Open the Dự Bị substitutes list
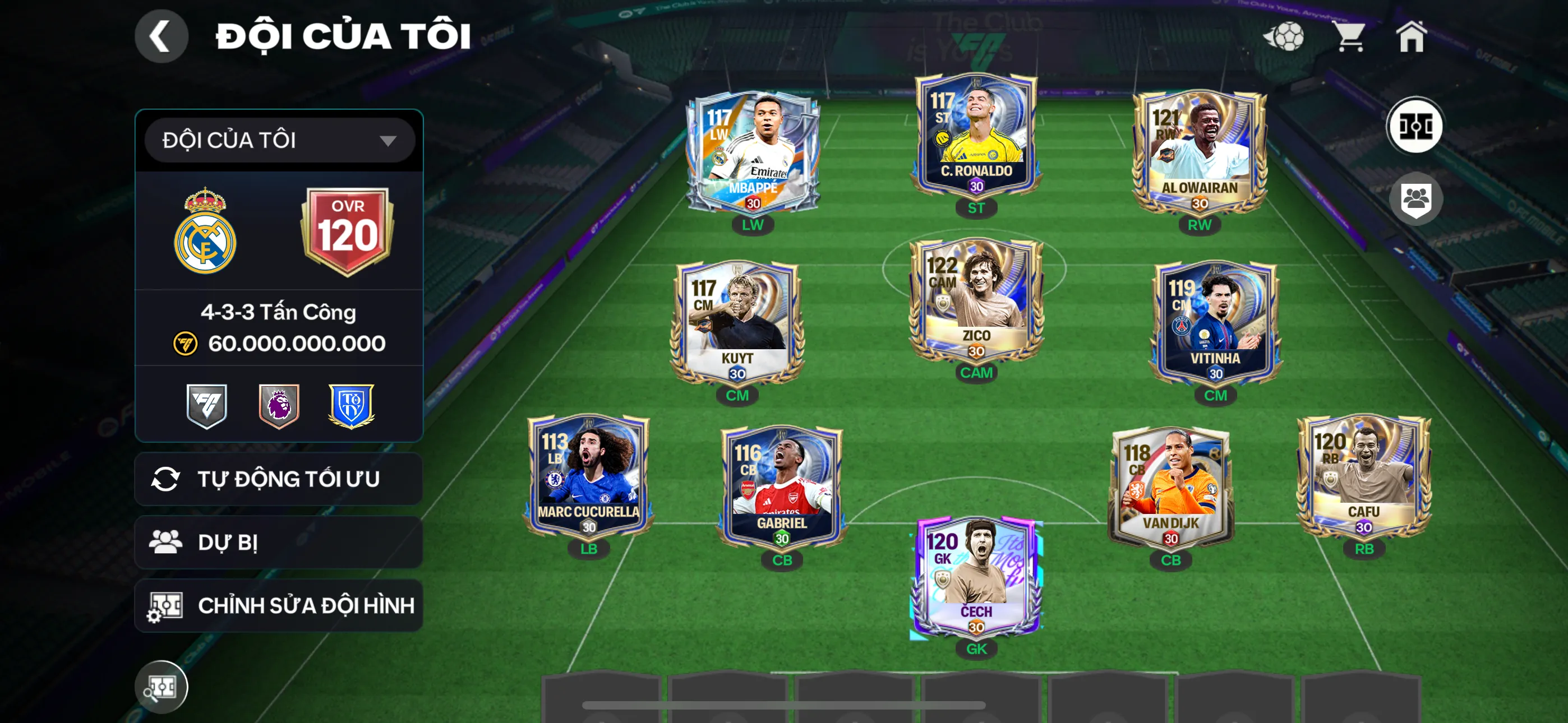 pos(279,543)
